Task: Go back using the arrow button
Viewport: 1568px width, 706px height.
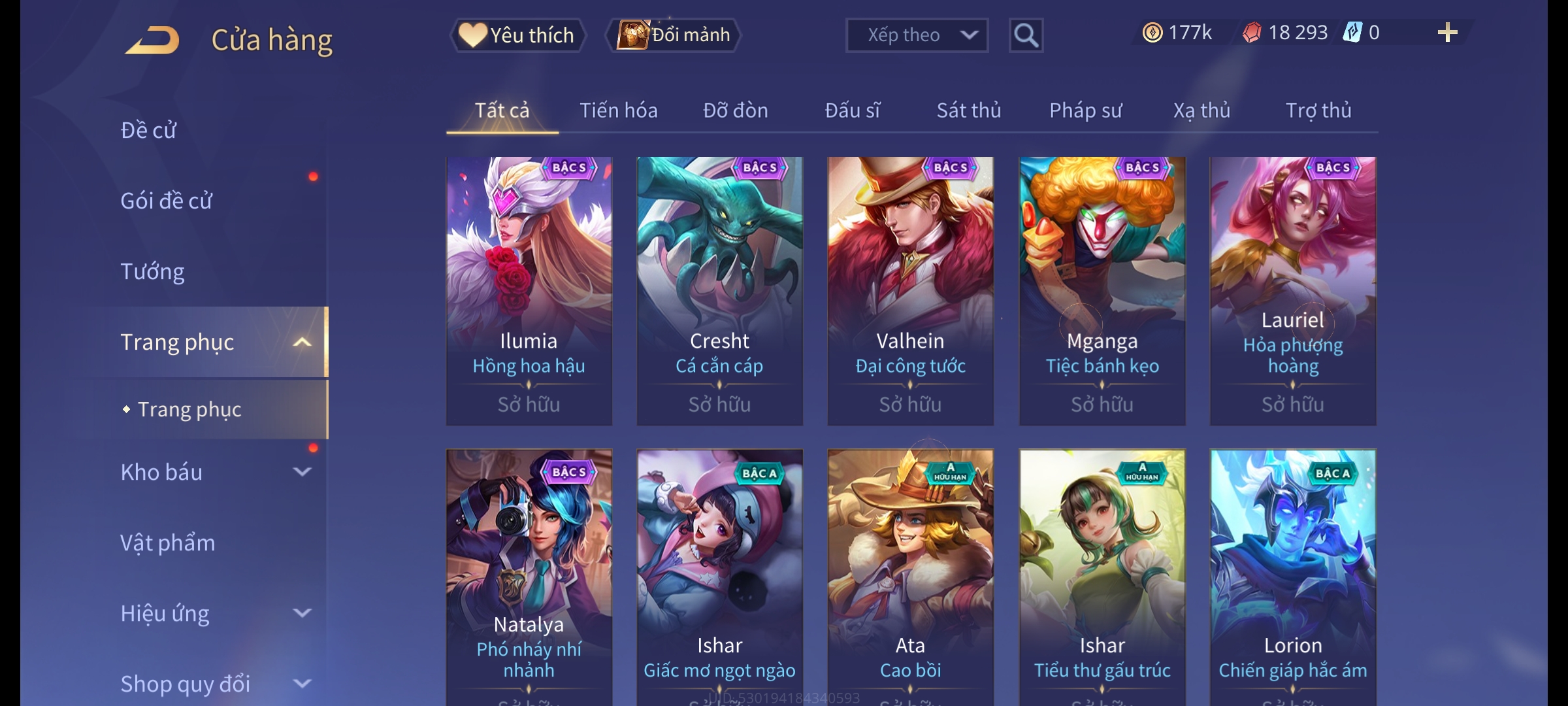Action: tap(153, 40)
